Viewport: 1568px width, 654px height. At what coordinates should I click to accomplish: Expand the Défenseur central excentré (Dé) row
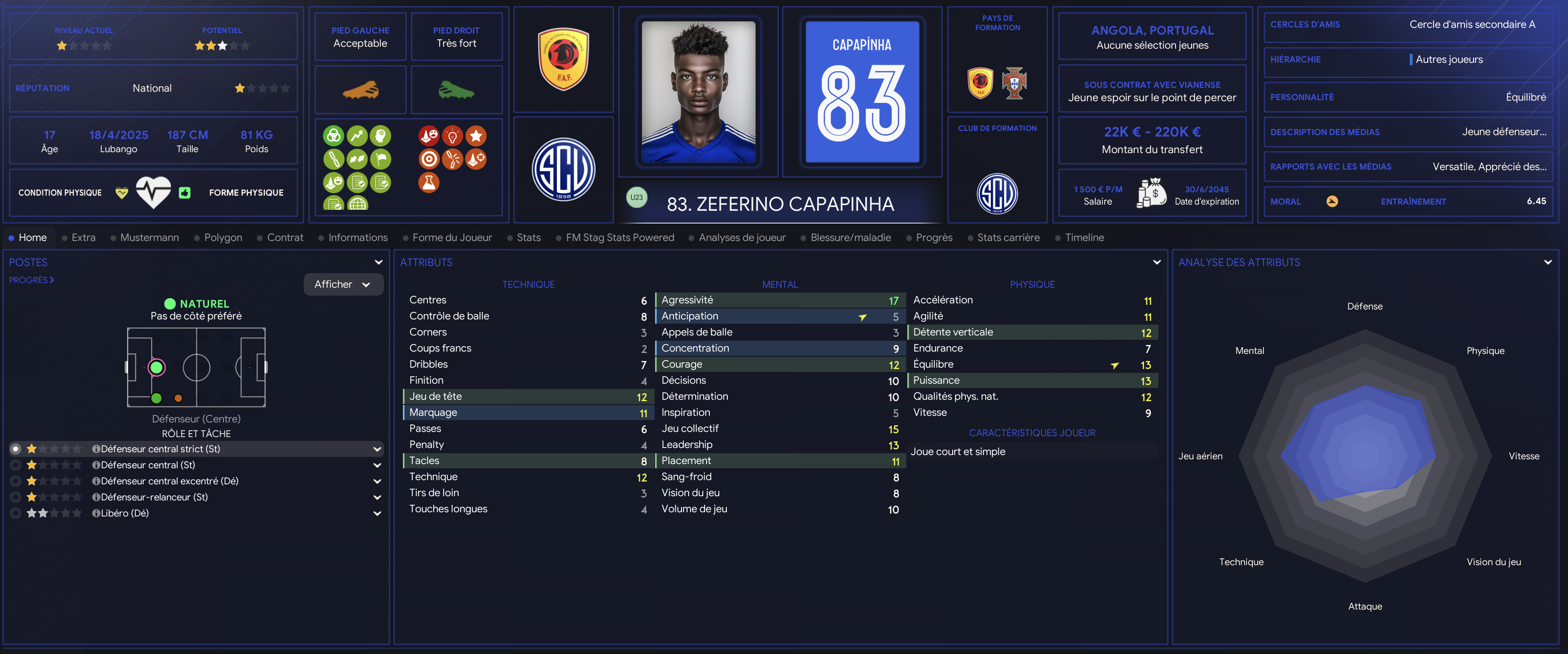point(377,481)
